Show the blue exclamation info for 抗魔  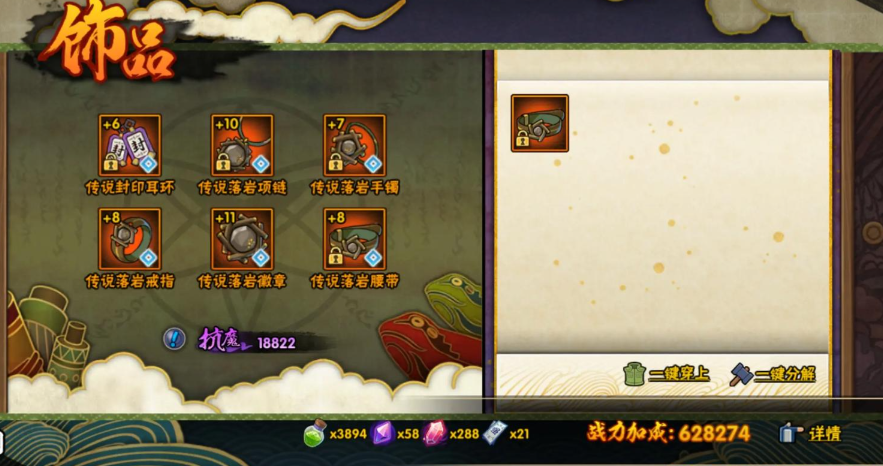174,339
